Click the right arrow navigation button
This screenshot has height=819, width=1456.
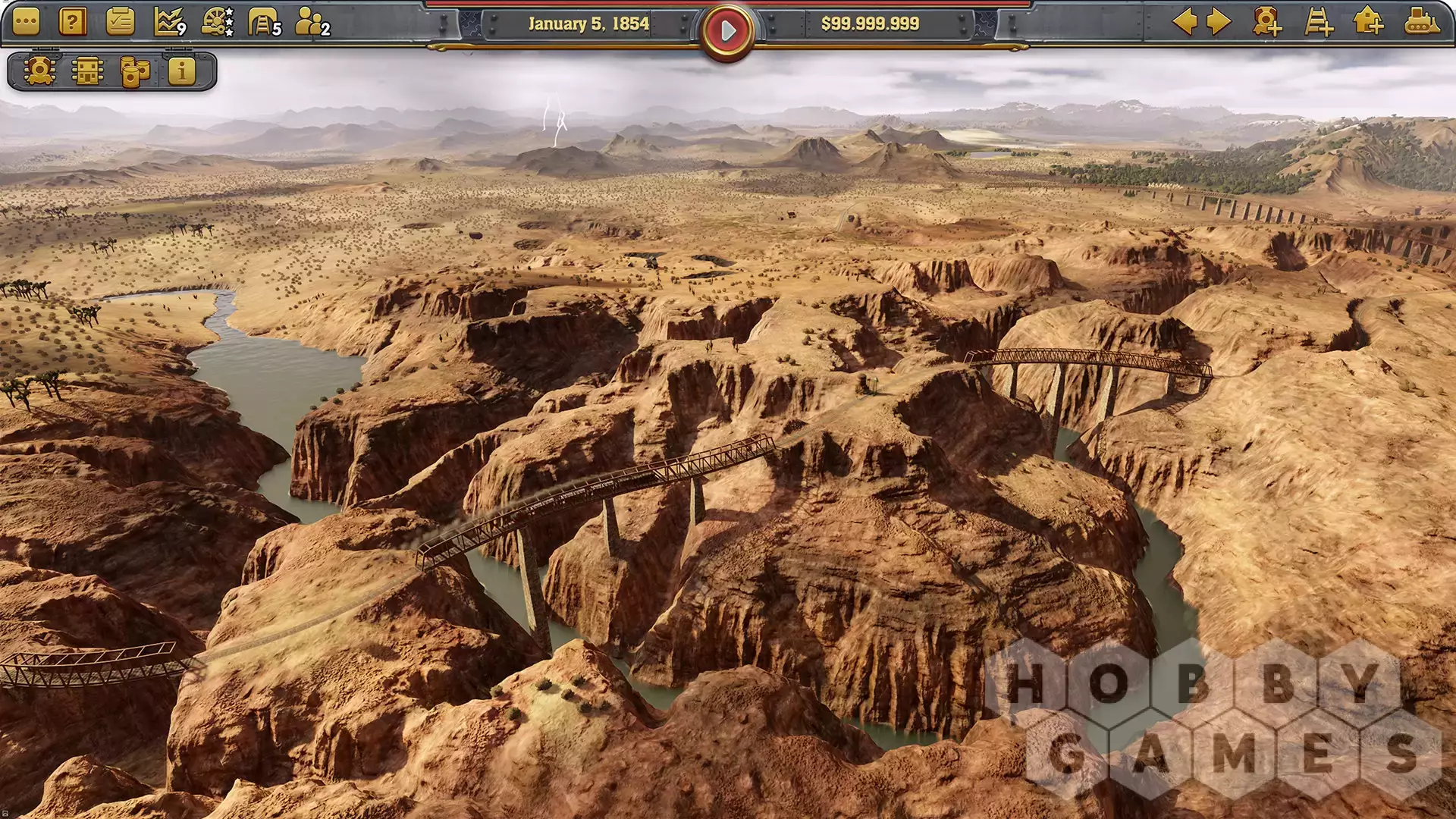coord(1219,22)
